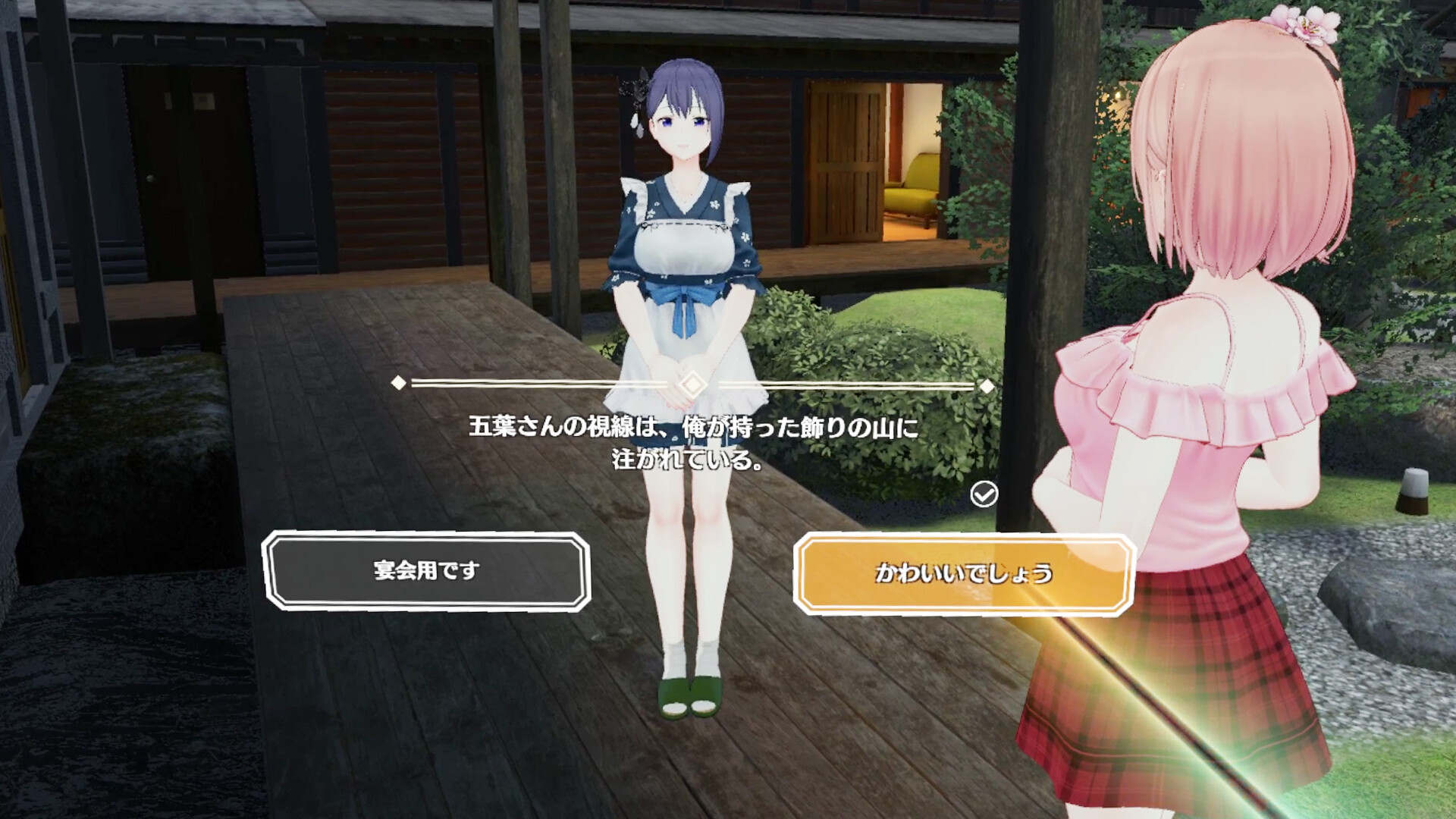Click the right diamond on the dialogue divider
The height and width of the screenshot is (819, 1456).
[x=987, y=387]
